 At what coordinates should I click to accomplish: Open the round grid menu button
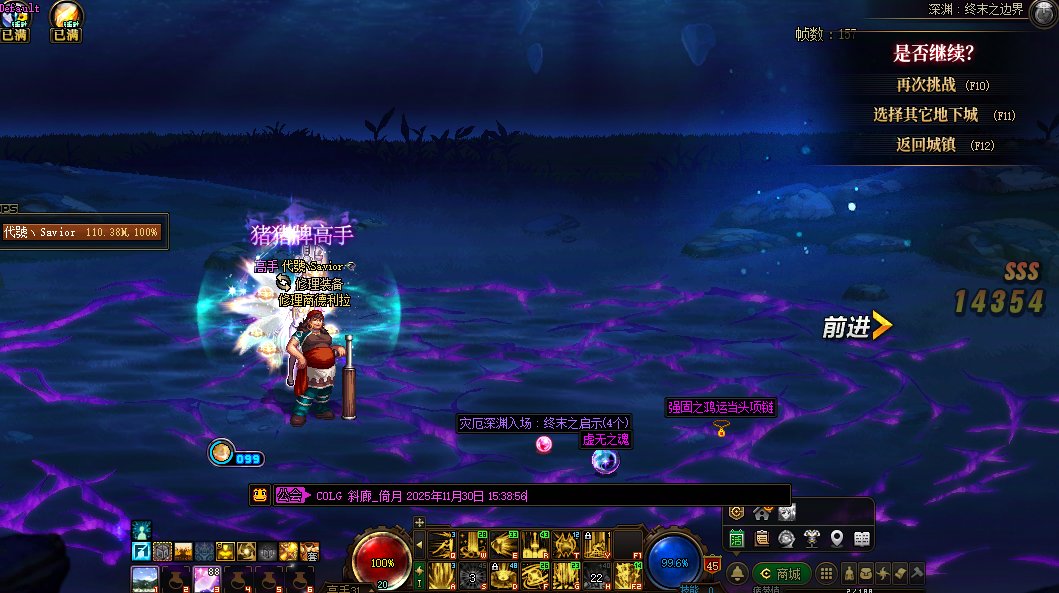[827, 574]
